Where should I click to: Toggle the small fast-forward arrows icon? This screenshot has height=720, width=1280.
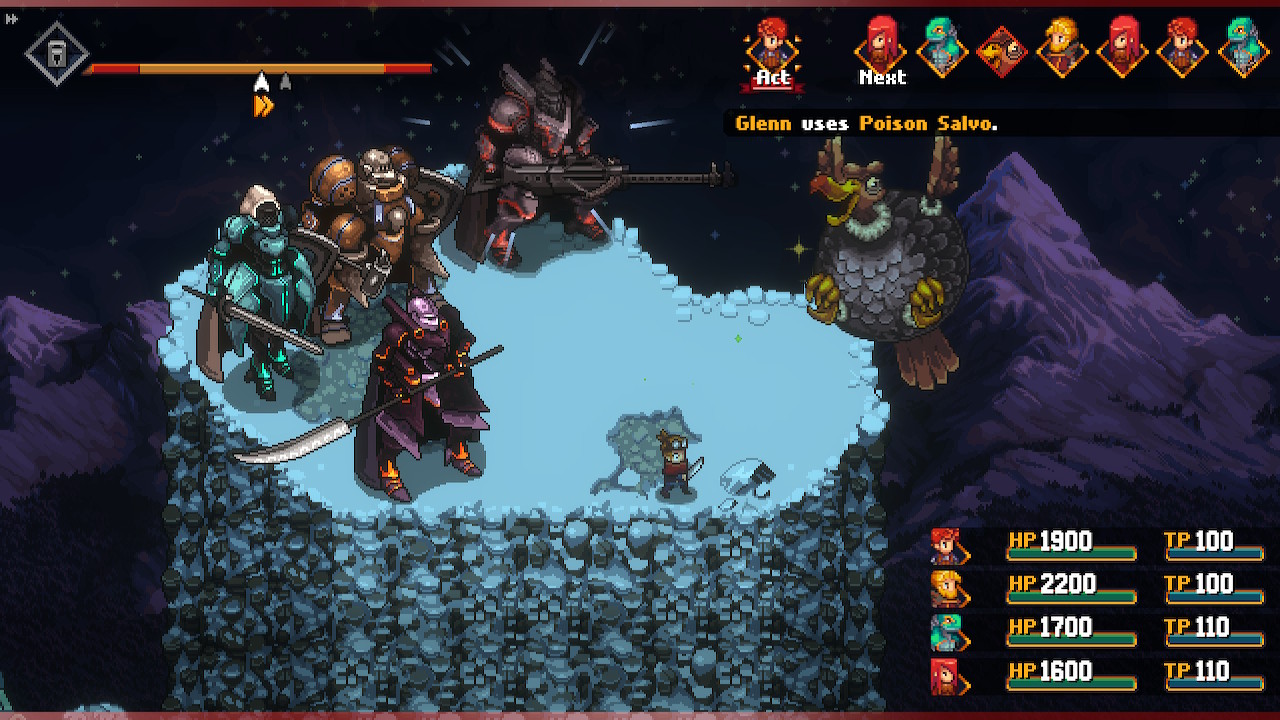pos(11,18)
